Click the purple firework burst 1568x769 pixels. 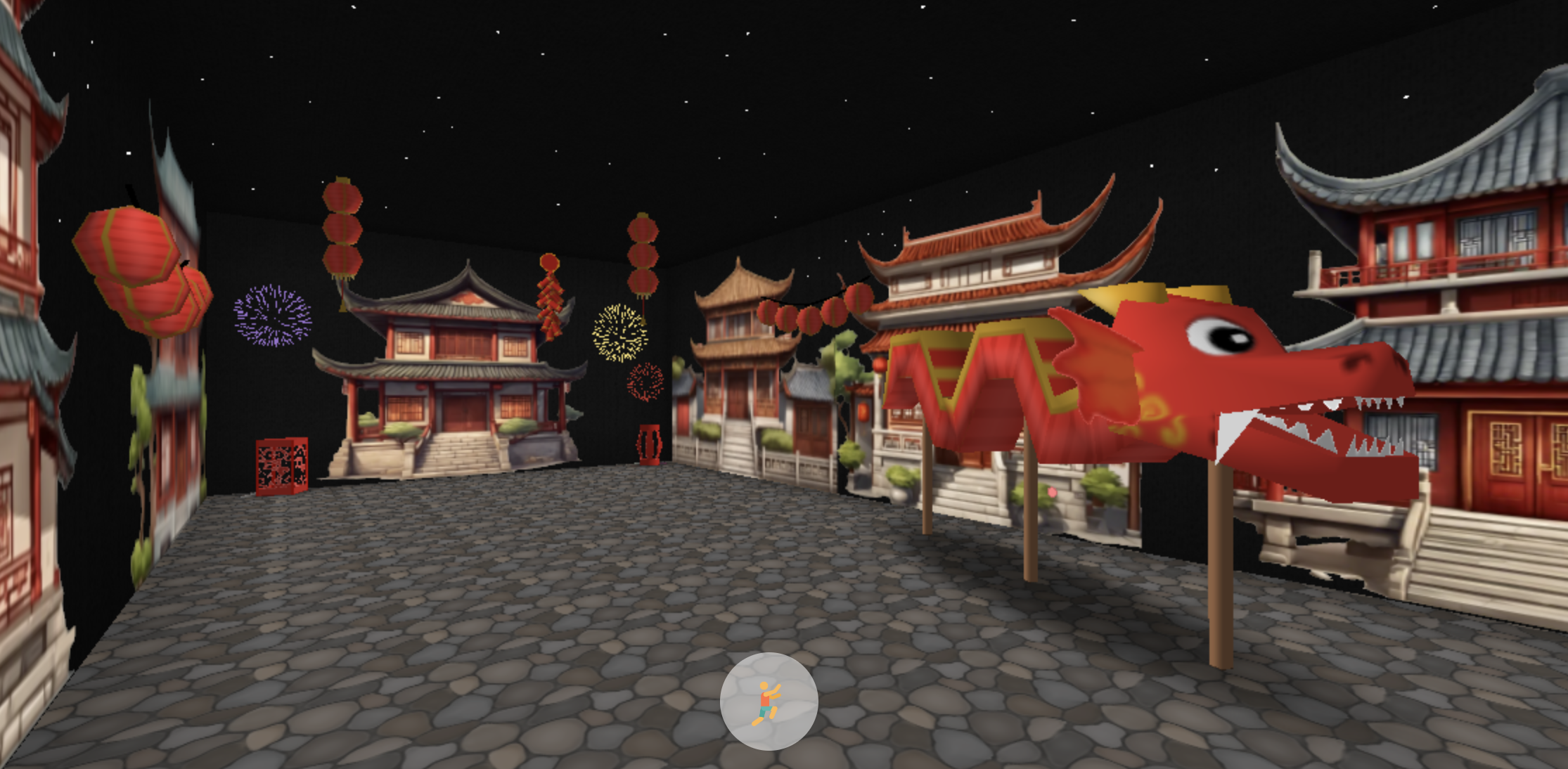click(x=271, y=316)
